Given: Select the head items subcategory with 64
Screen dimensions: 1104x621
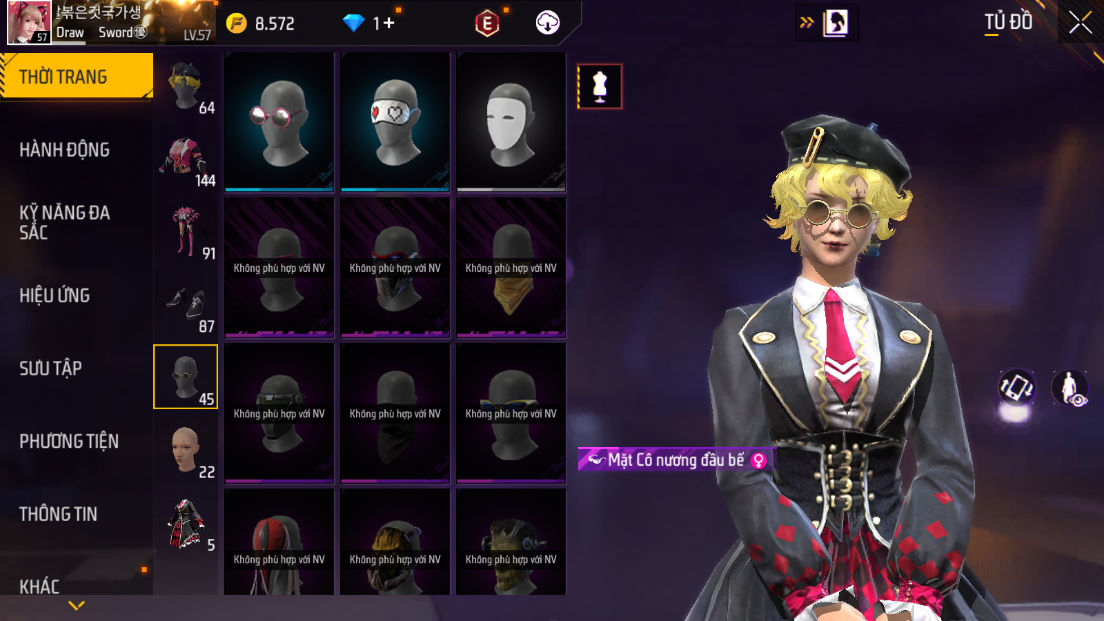Looking at the screenshot, I should click(x=186, y=88).
